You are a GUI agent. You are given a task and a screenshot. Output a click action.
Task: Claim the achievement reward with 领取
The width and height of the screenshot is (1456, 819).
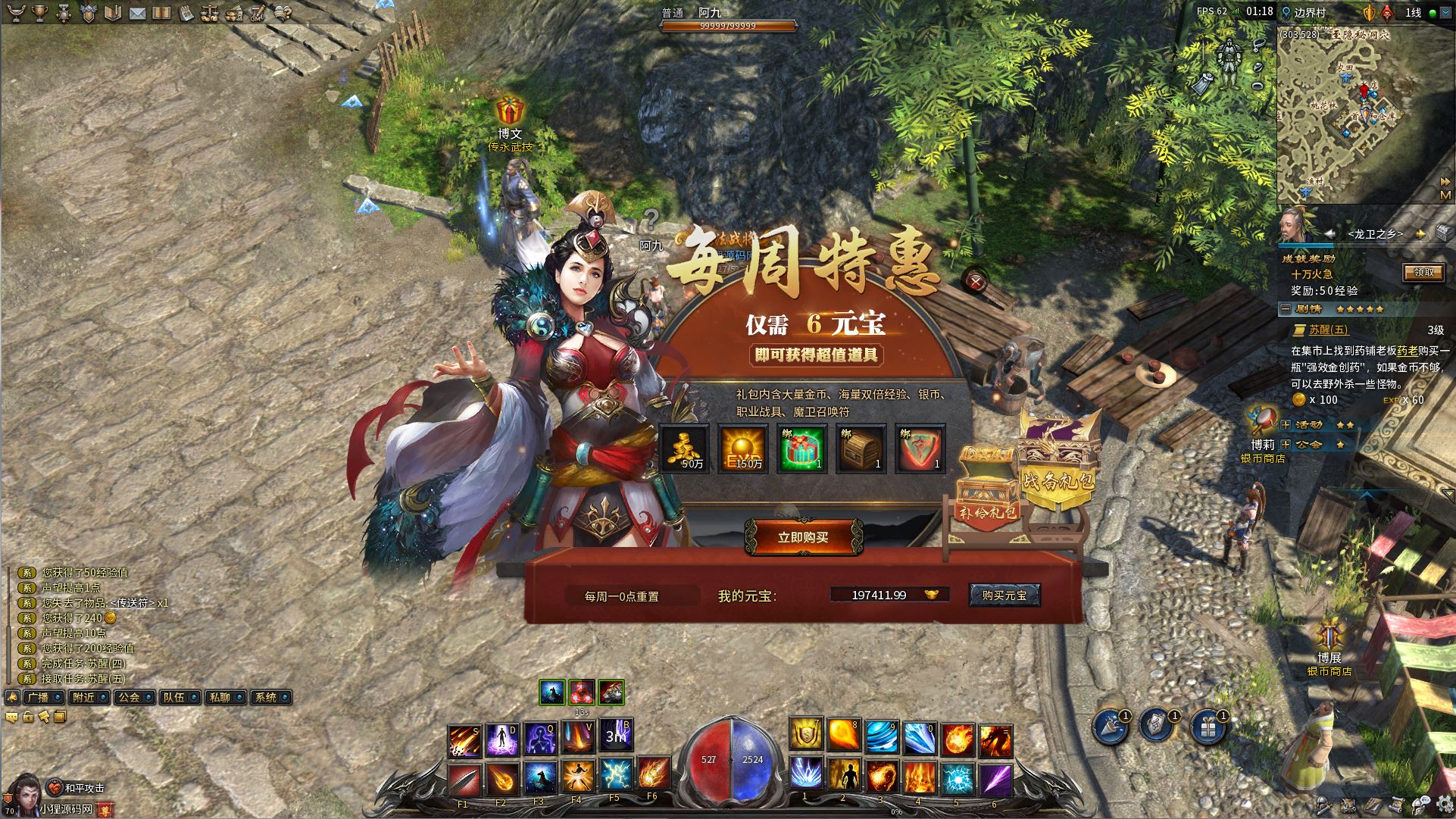[1423, 273]
